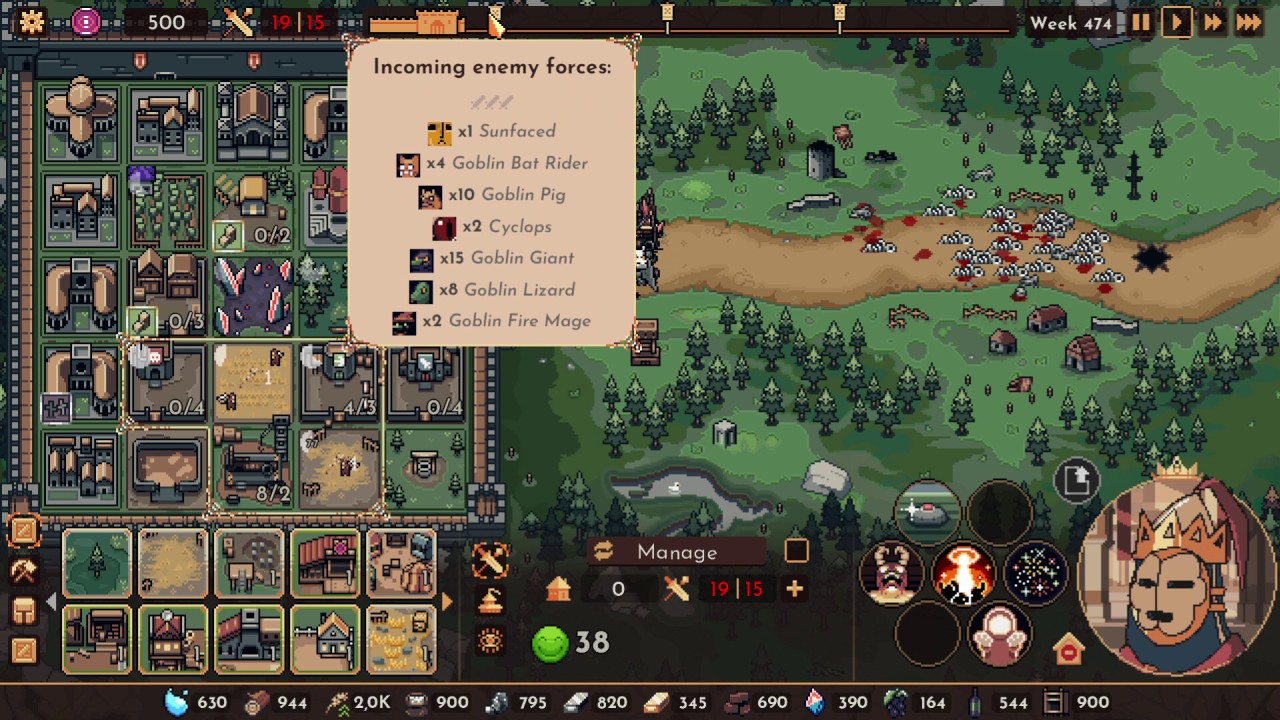Viewport: 1280px width, 720px height.
Task: Switch to triple fast-forward speed
Action: pos(1249,22)
